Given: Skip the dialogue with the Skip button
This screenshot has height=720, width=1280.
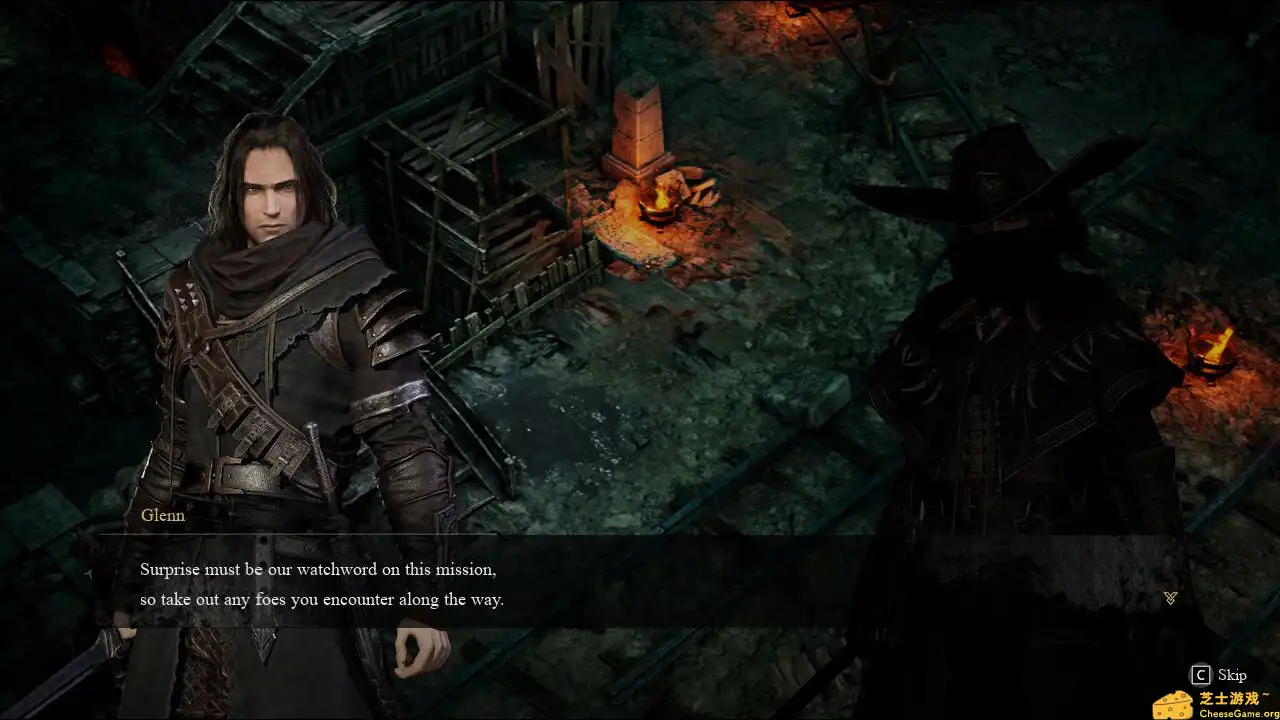Looking at the screenshot, I should pyautogui.click(x=1218, y=675).
